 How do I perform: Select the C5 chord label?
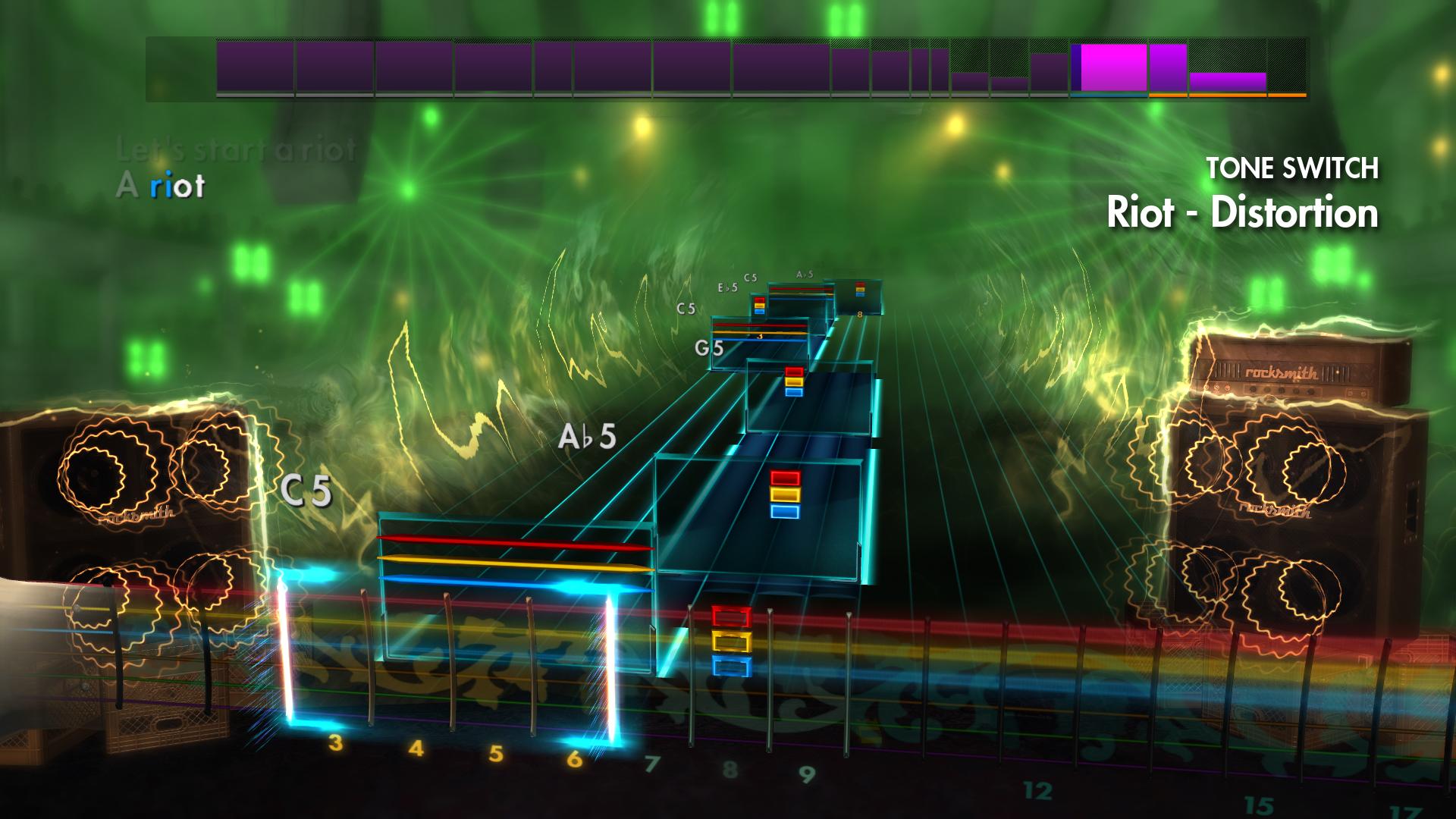coord(306,490)
